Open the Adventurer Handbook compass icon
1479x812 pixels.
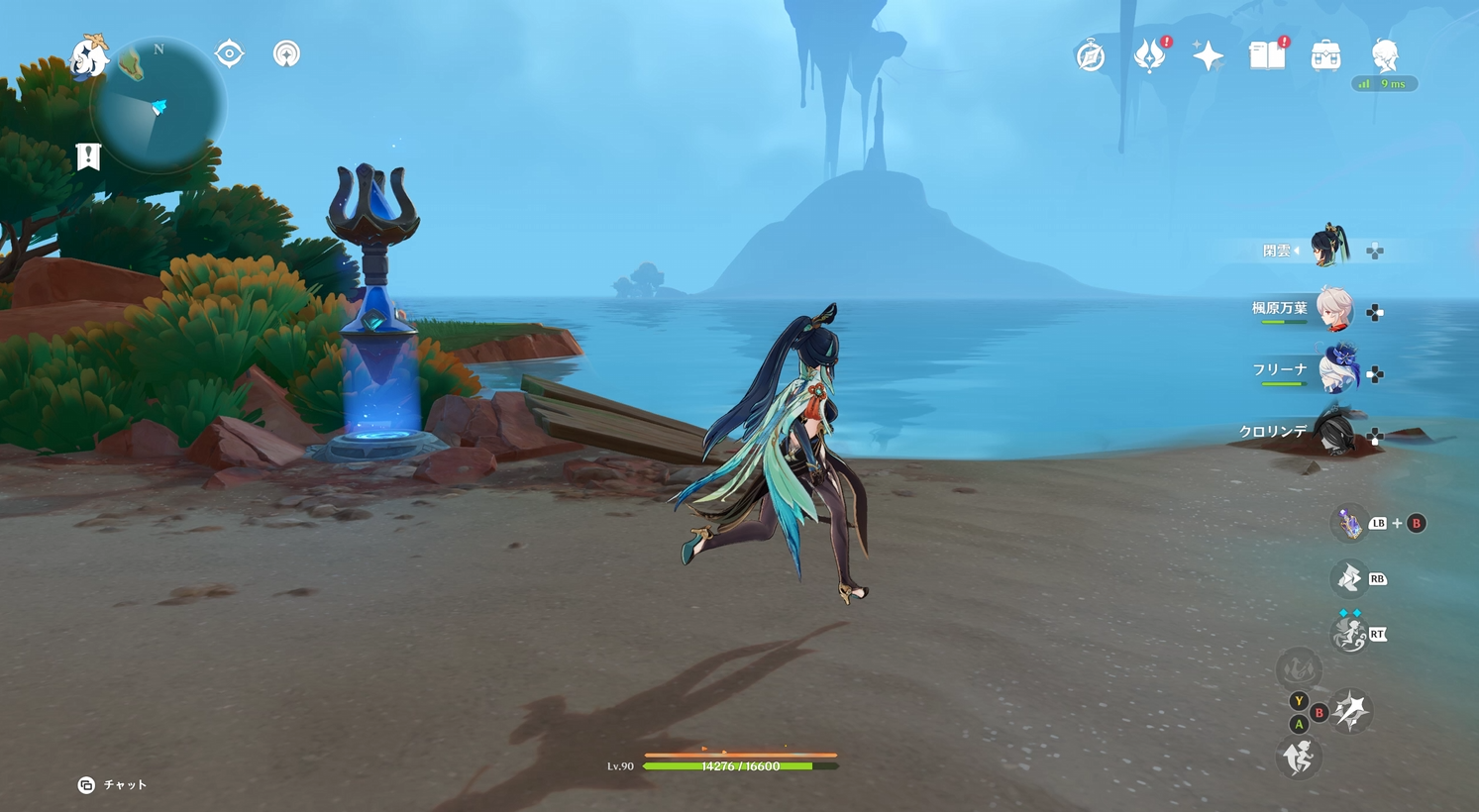(x=1088, y=56)
